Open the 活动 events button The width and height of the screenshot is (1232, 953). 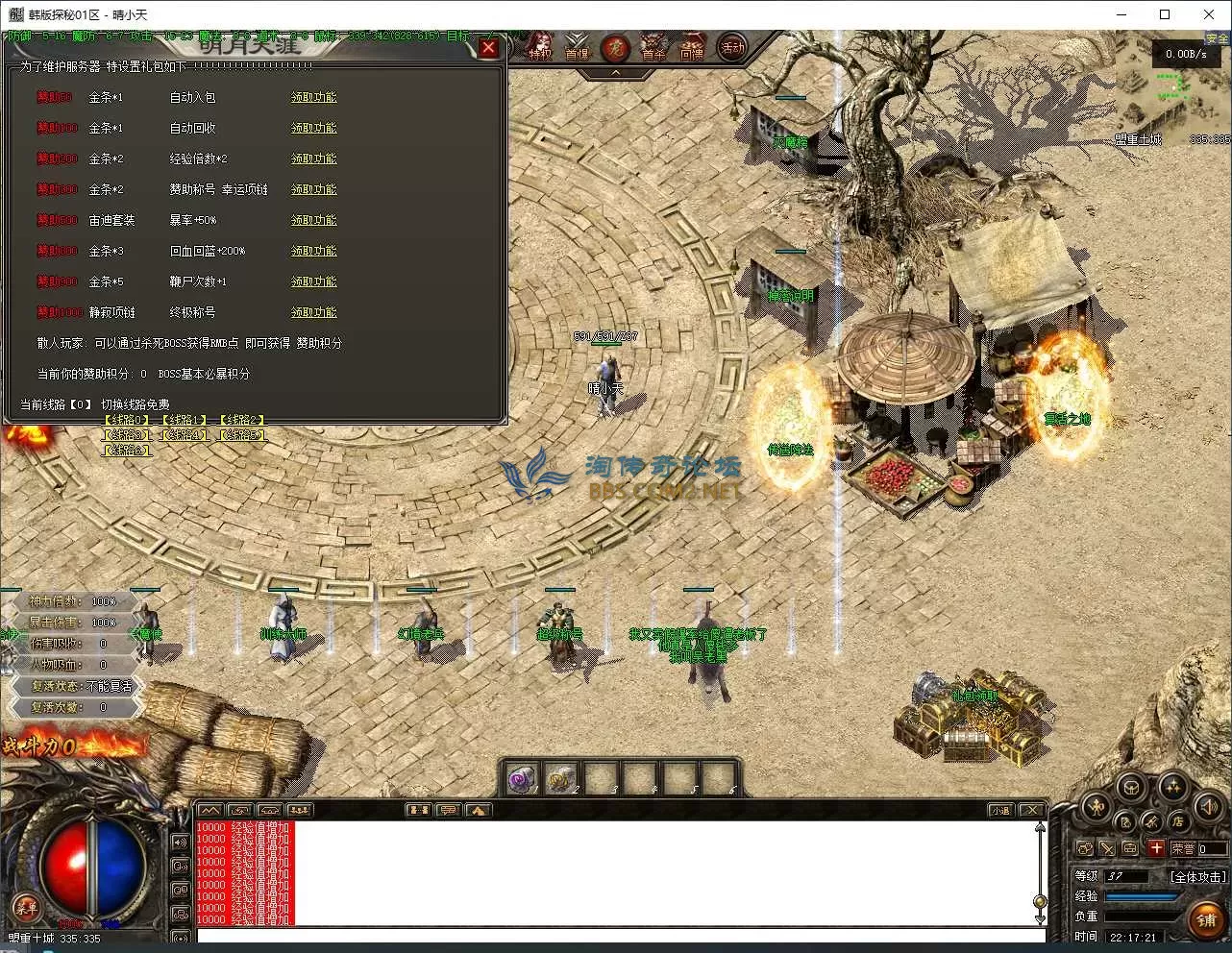(732, 47)
